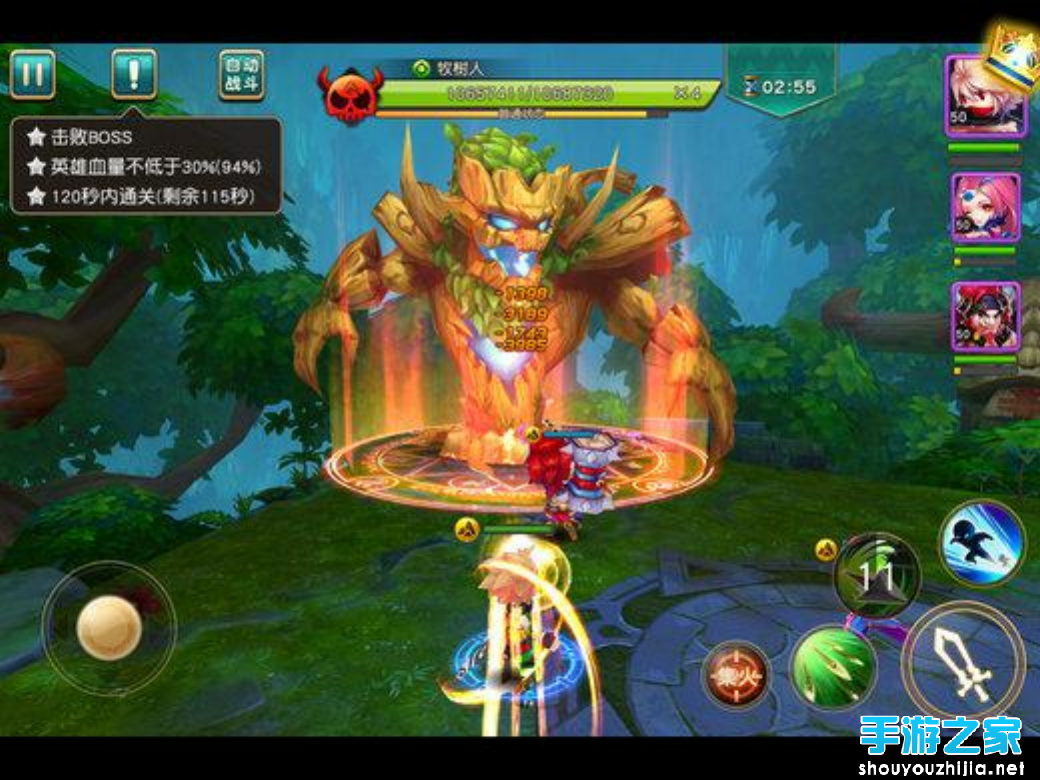This screenshot has height=780, width=1040.
Task: Toggle the exclamation mark objectives button
Action: (133, 74)
